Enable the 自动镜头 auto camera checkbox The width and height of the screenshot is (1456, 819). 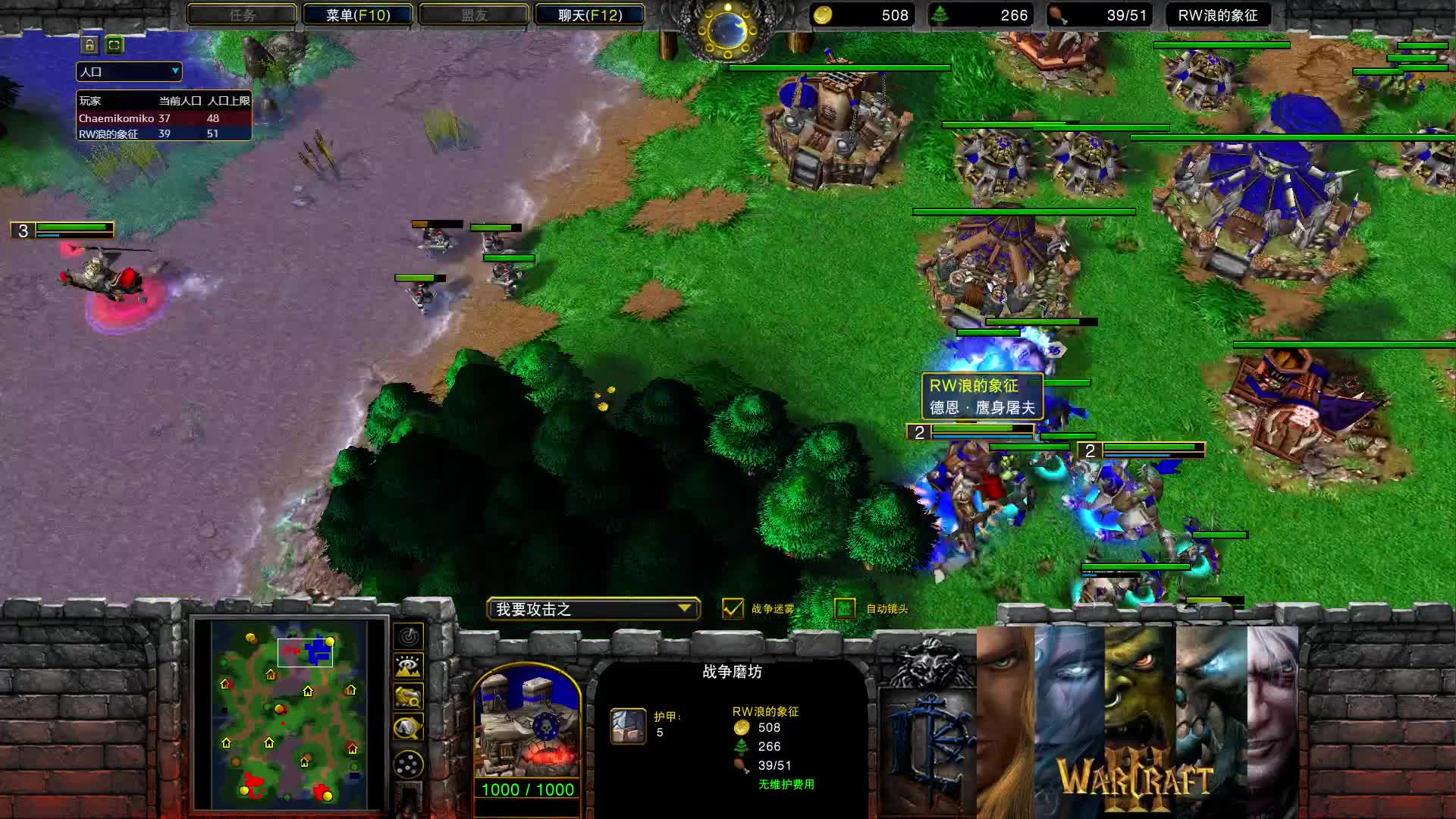tap(844, 607)
